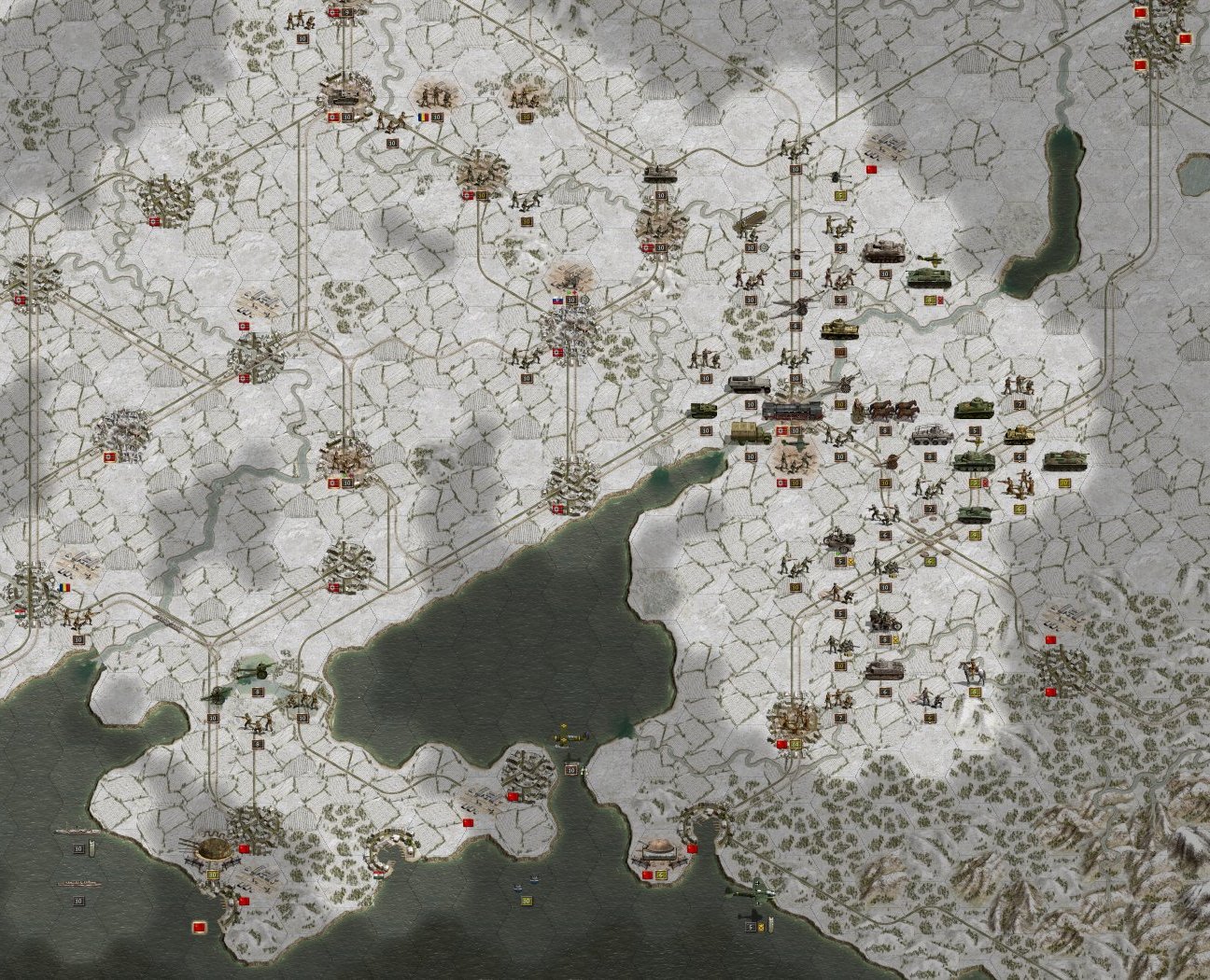Select the coastal fortress gun battery
The image size is (1210, 980).
pos(213,849)
